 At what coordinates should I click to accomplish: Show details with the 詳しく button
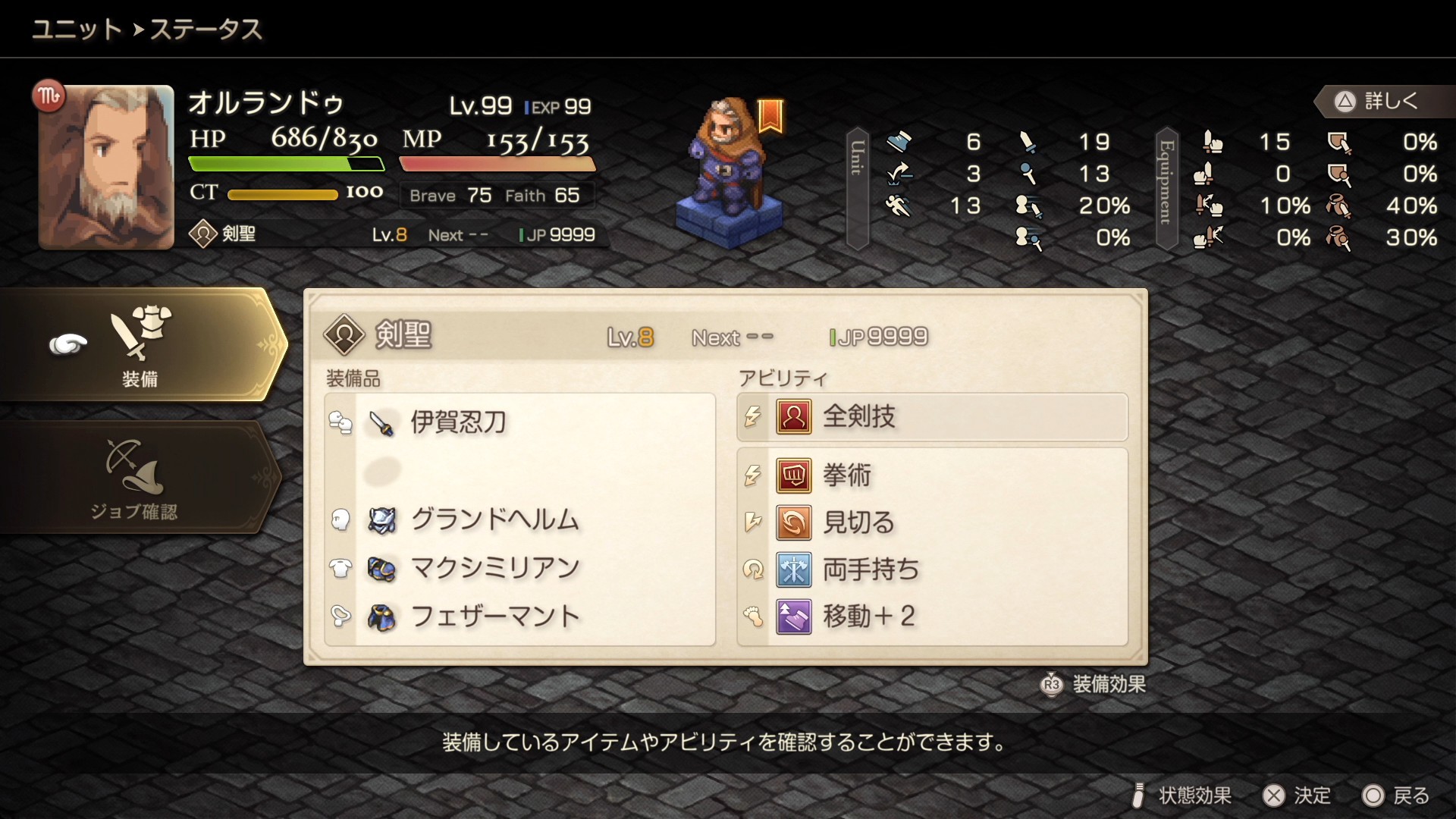click(1378, 102)
